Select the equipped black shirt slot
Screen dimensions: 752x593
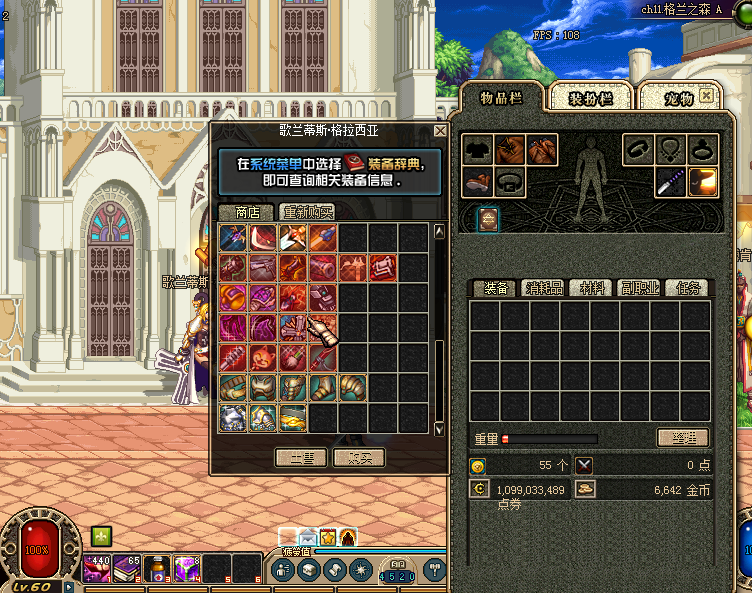click(x=477, y=150)
